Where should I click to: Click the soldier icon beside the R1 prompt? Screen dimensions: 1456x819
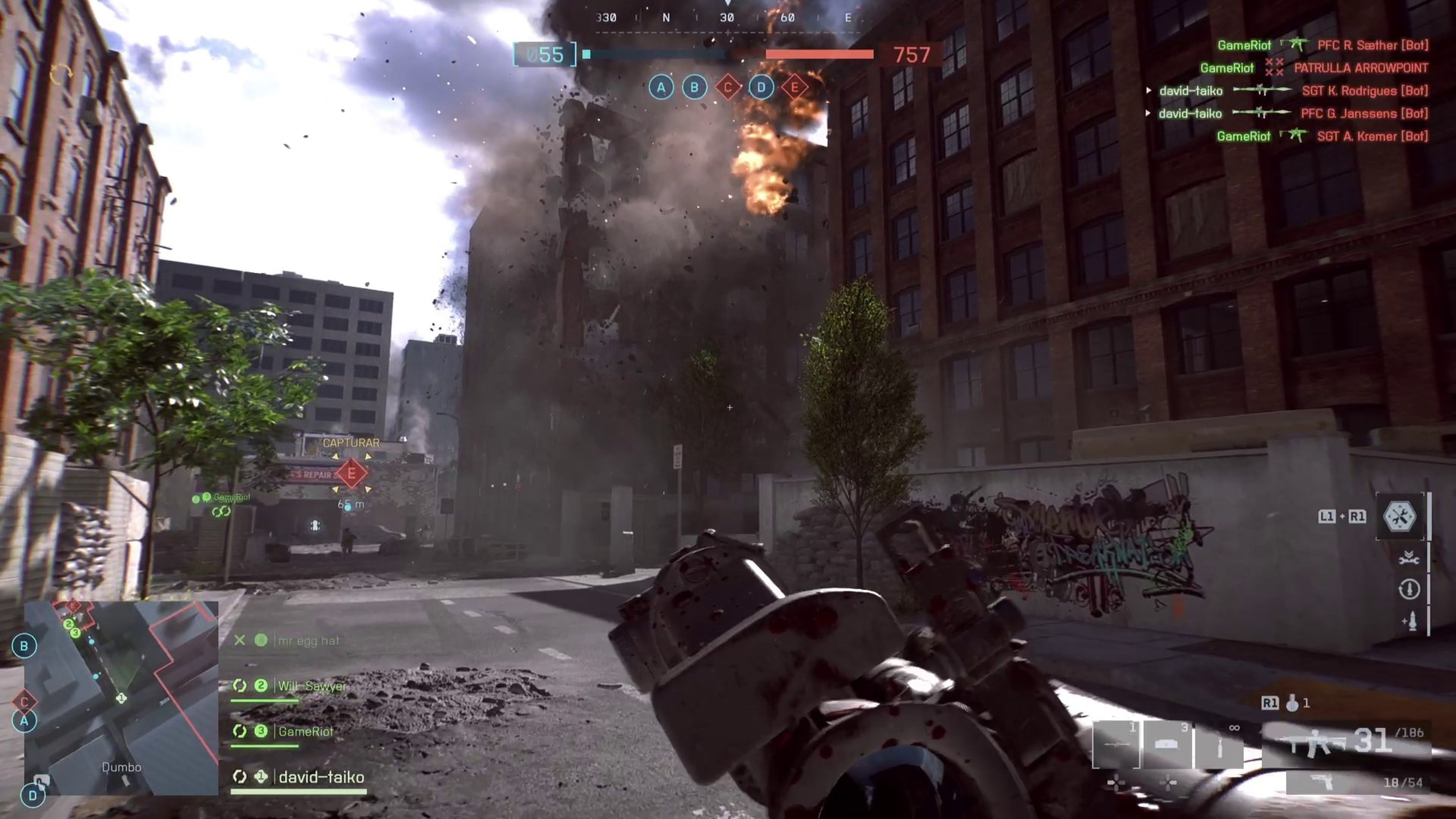tap(1293, 703)
